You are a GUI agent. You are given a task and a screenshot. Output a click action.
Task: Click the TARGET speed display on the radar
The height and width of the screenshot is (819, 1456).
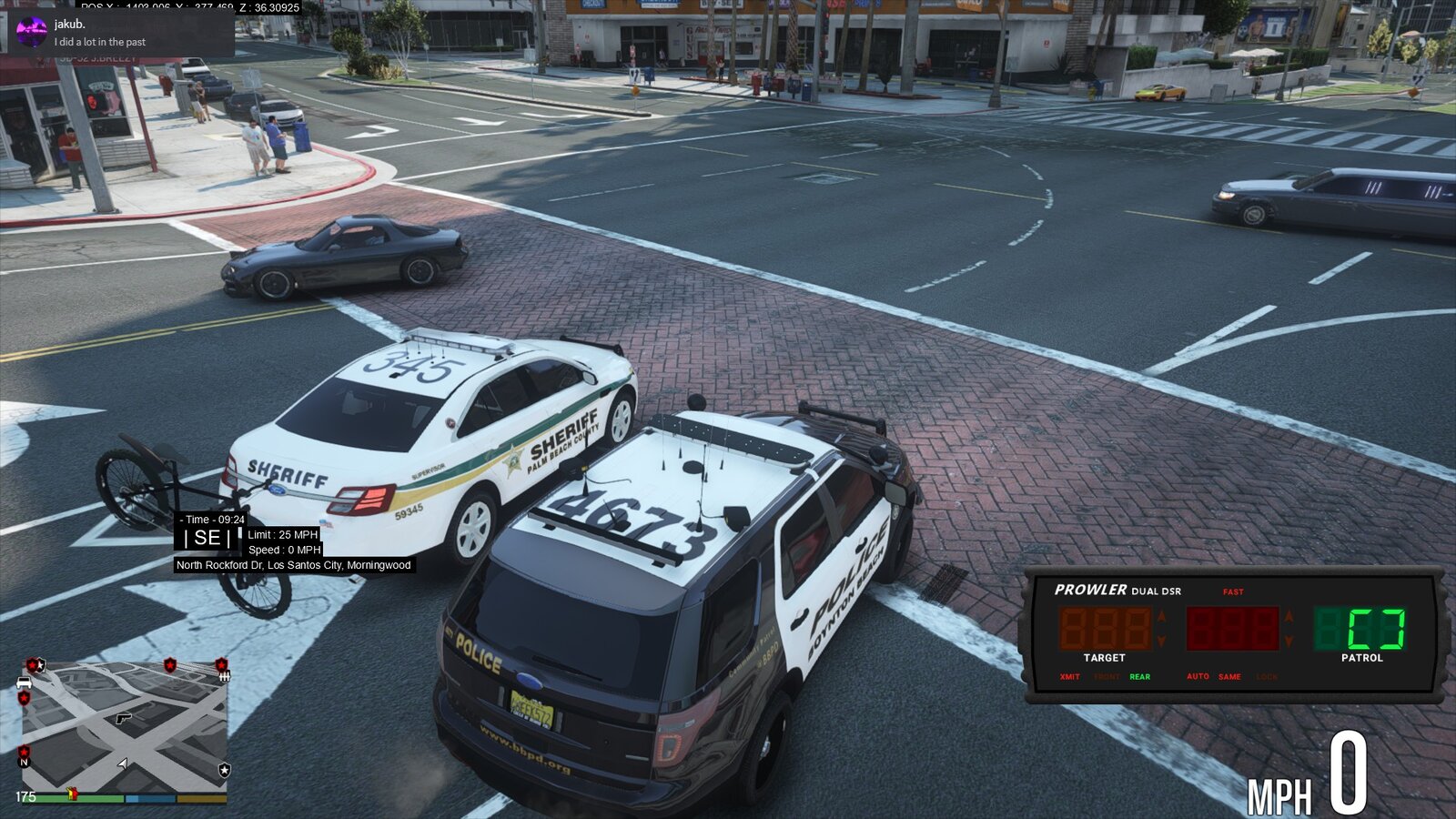(x=1104, y=629)
